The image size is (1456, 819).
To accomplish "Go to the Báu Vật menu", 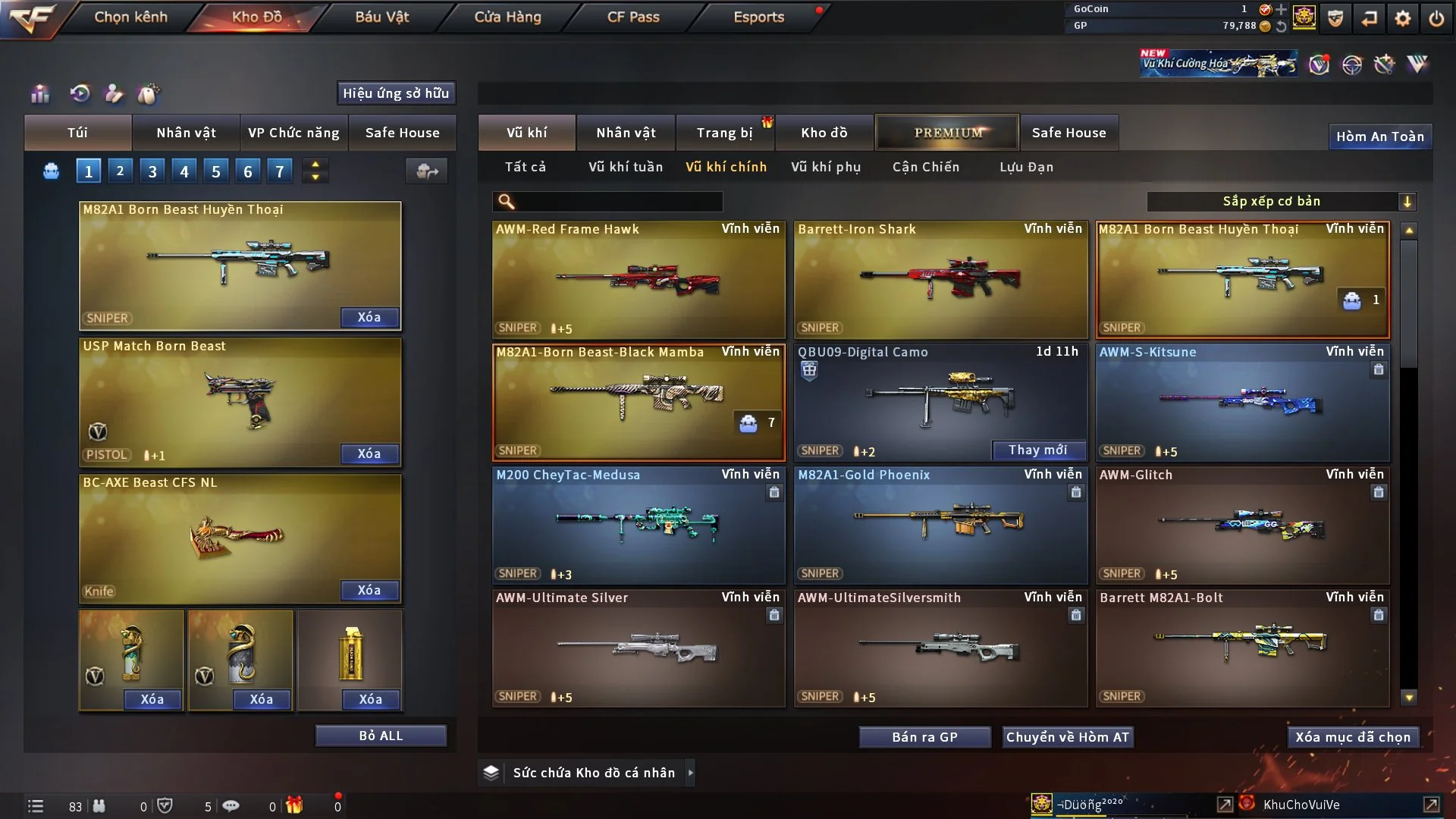I will [381, 17].
